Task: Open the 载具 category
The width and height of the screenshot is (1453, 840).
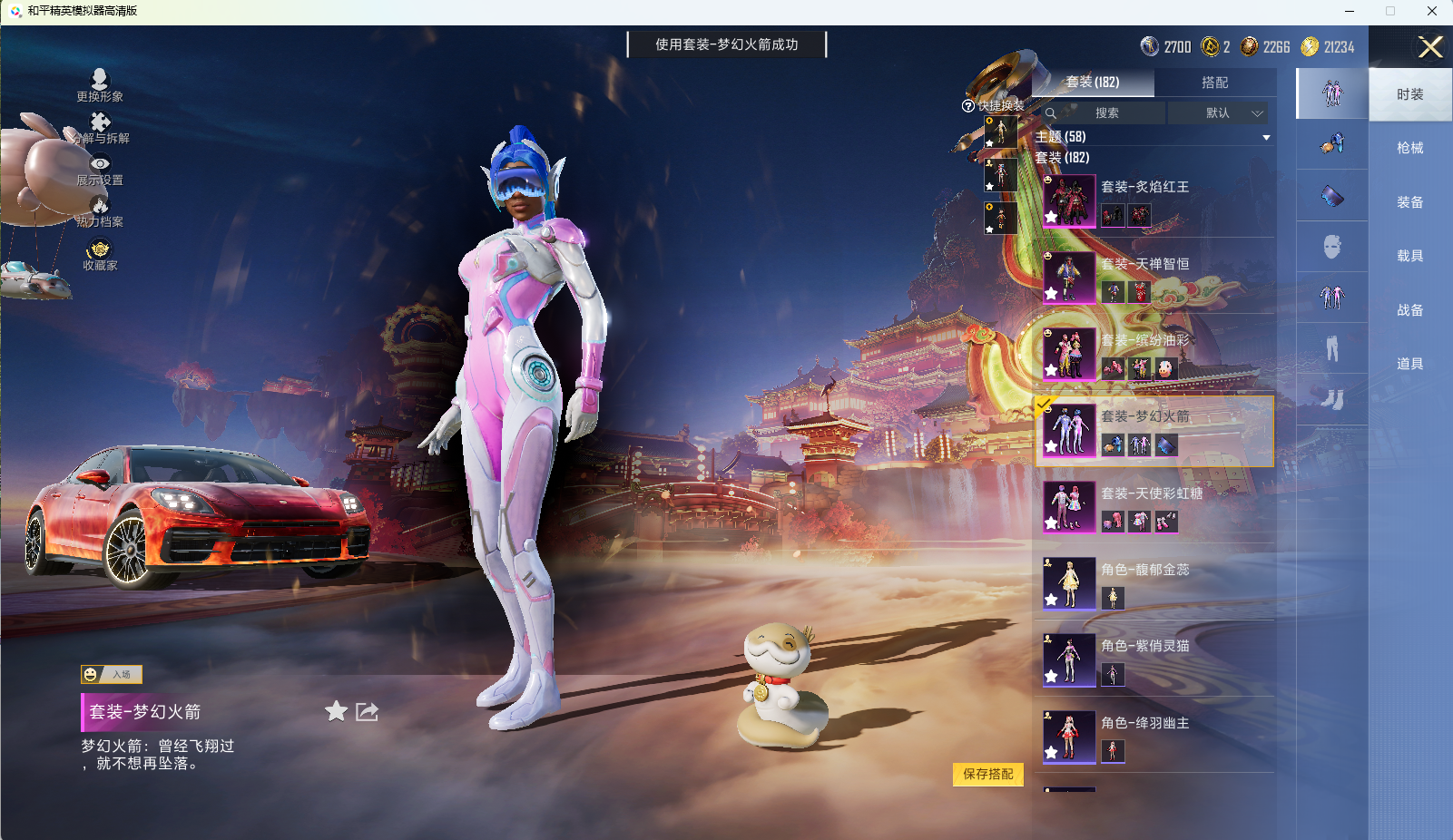Action: click(x=1409, y=256)
